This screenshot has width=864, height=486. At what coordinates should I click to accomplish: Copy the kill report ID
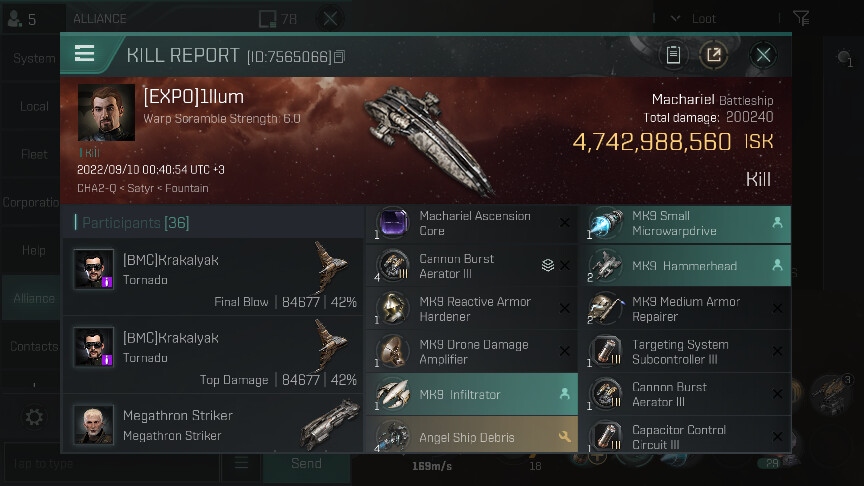click(x=340, y=57)
